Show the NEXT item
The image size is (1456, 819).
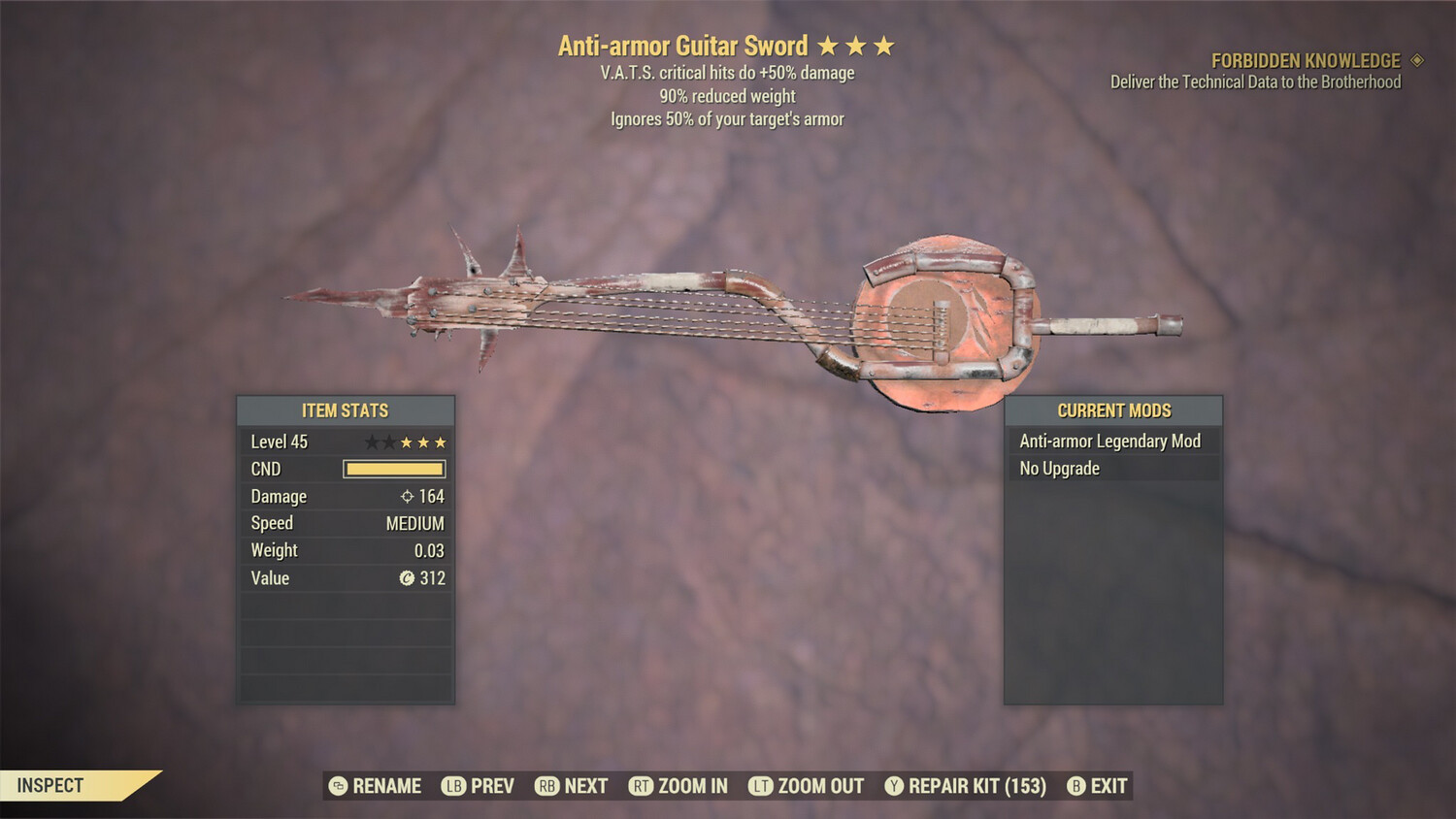572,786
